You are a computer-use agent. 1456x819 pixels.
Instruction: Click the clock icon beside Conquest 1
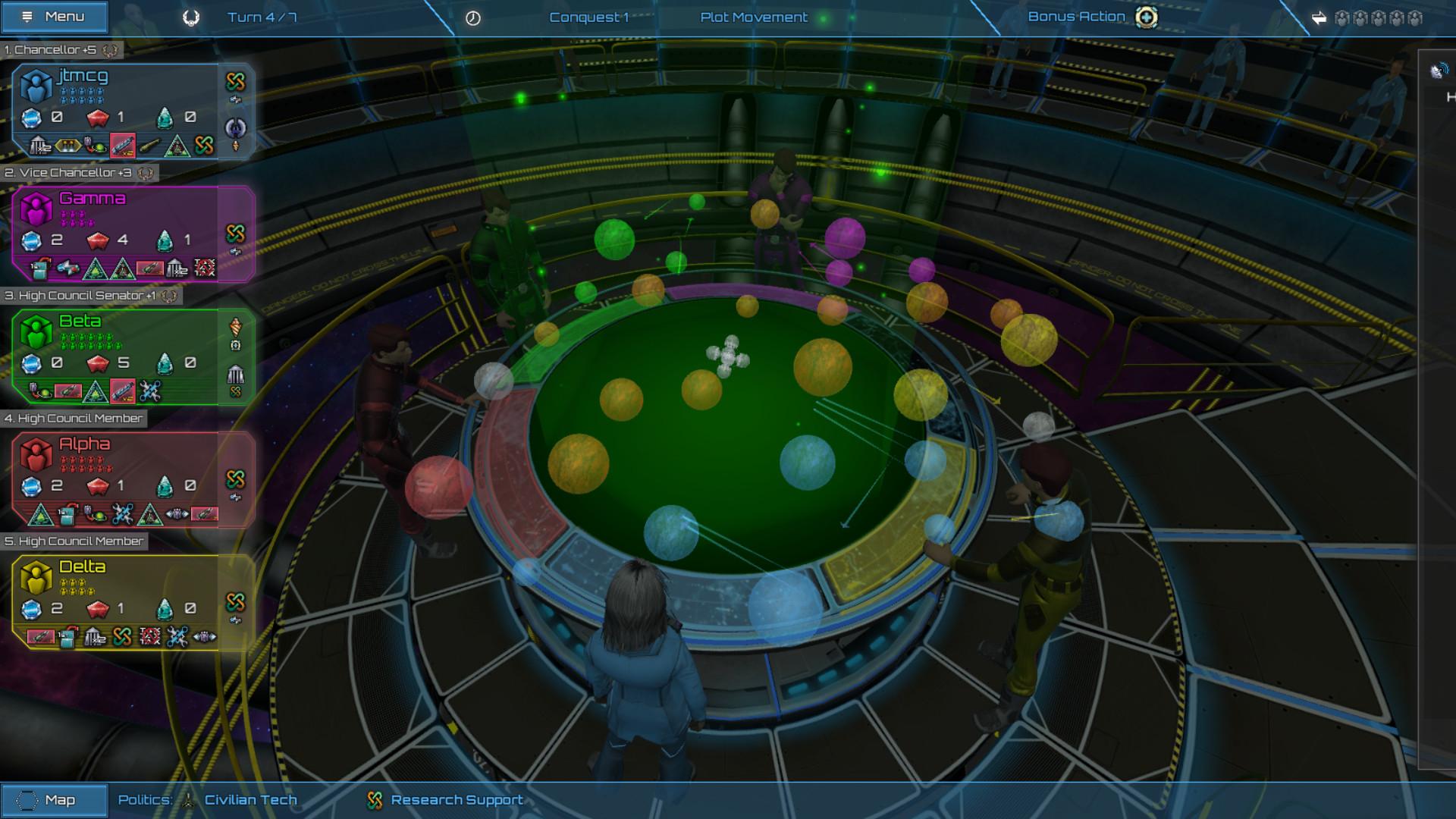coord(473,16)
